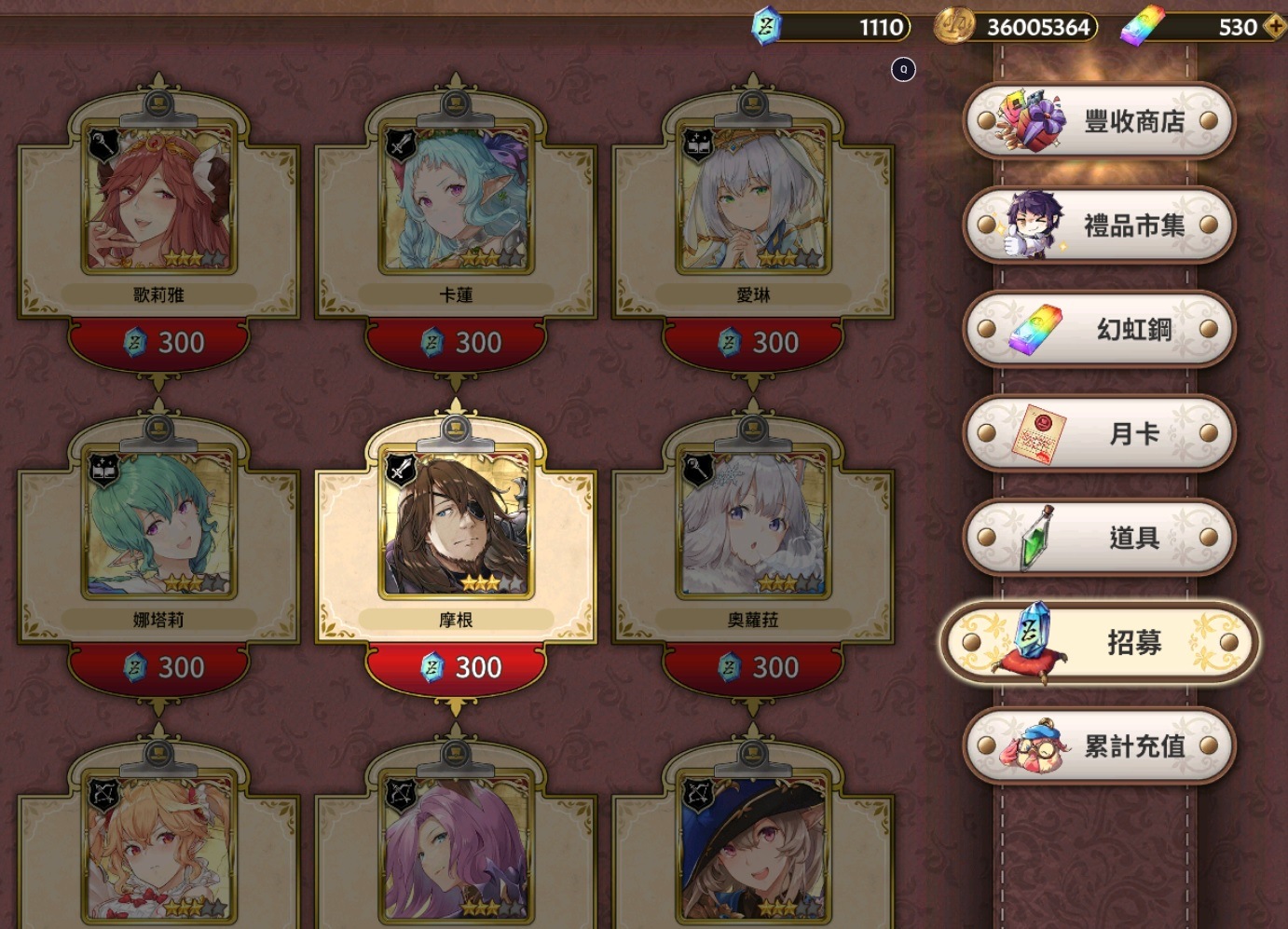Select the blonde archer character card
Viewport: 1288px width, 929px height.
pos(158,848)
